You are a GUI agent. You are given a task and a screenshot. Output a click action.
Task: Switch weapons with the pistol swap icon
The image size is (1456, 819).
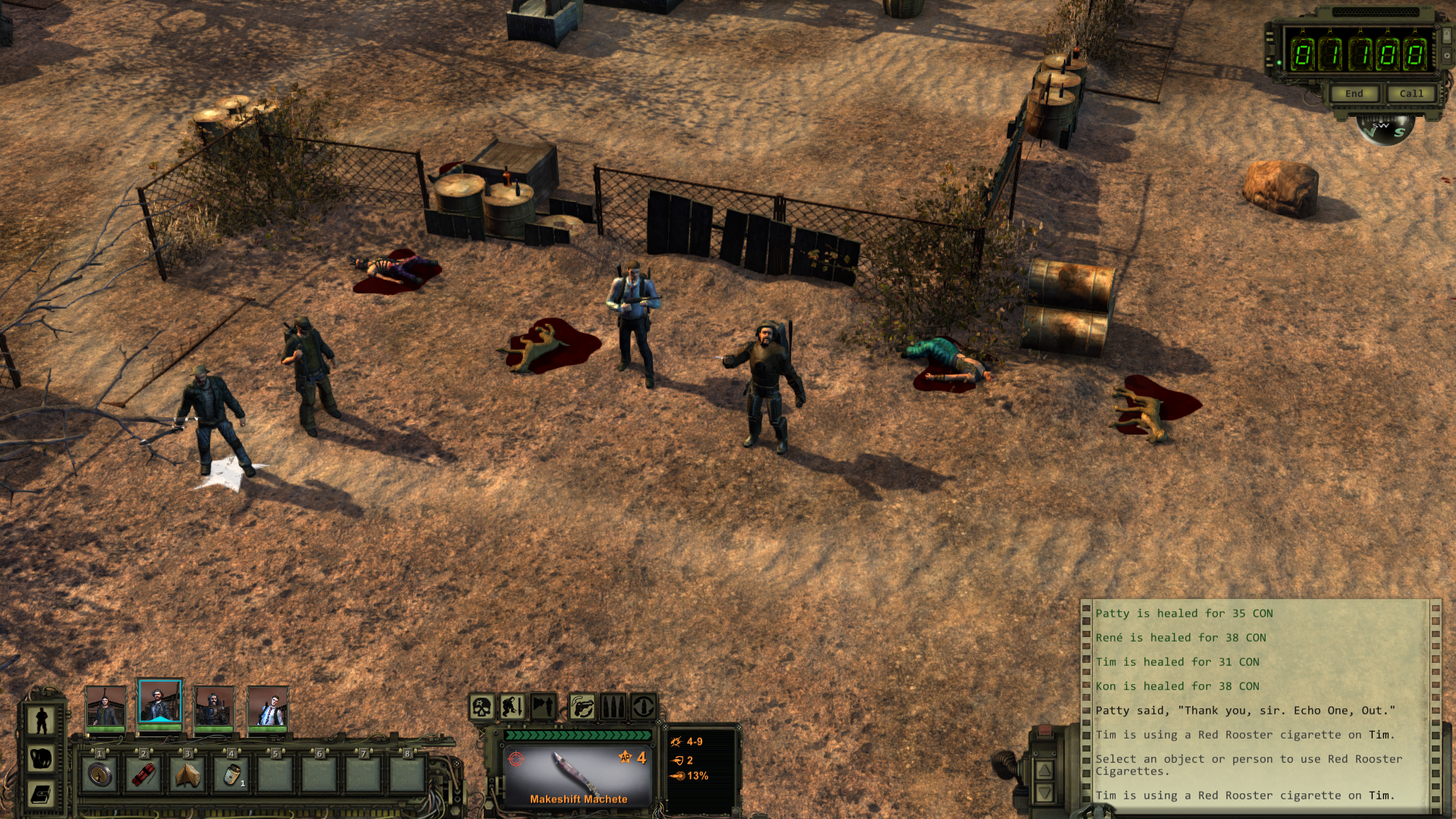tap(582, 708)
